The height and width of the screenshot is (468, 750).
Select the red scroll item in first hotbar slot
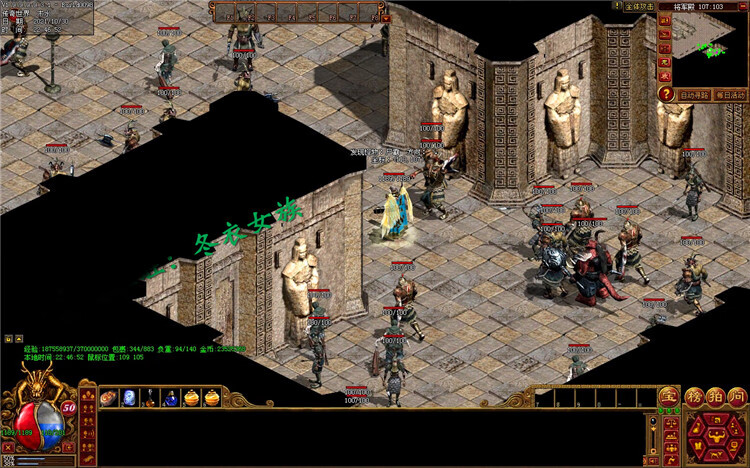(108, 398)
